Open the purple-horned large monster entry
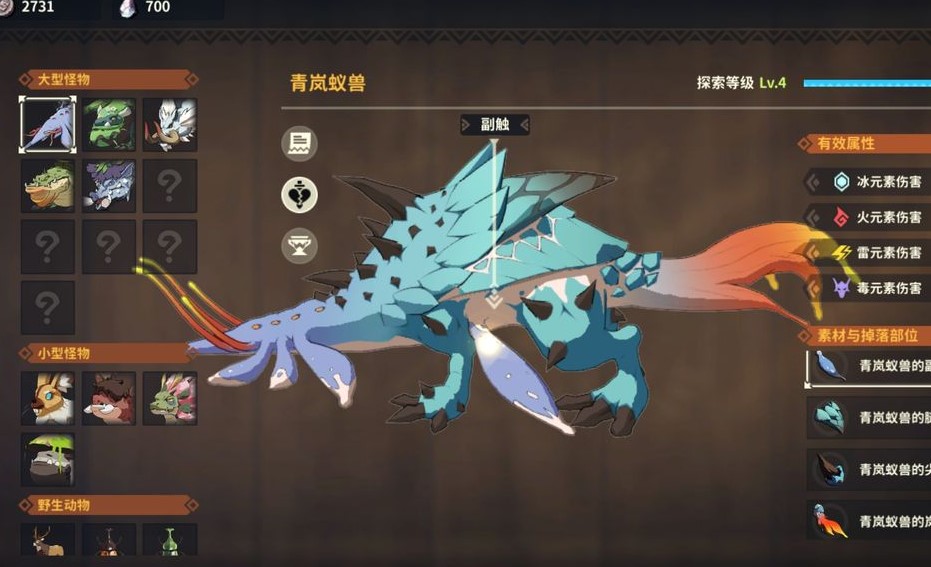 (x=109, y=186)
